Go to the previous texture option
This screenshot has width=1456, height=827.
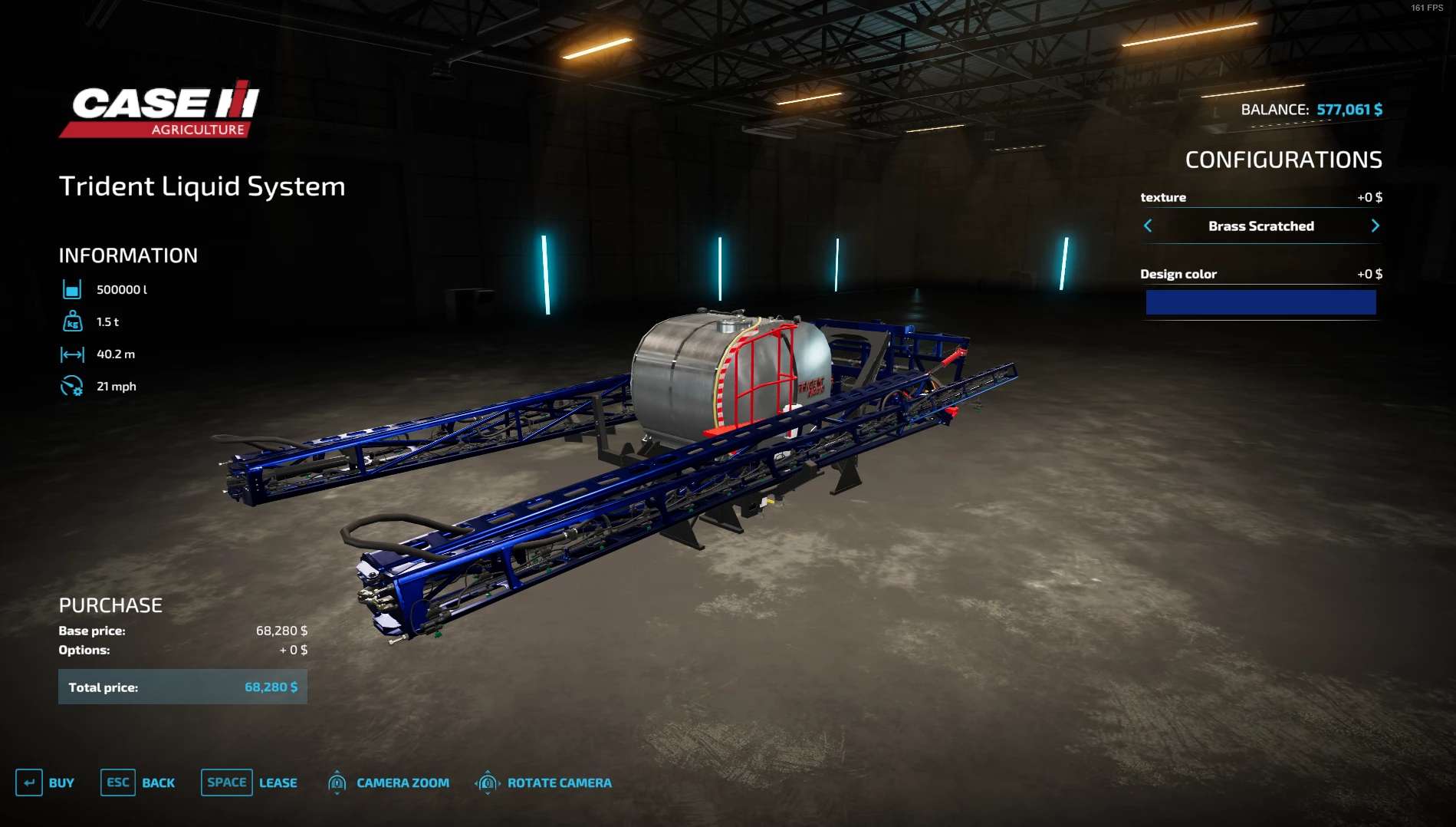pyautogui.click(x=1148, y=226)
